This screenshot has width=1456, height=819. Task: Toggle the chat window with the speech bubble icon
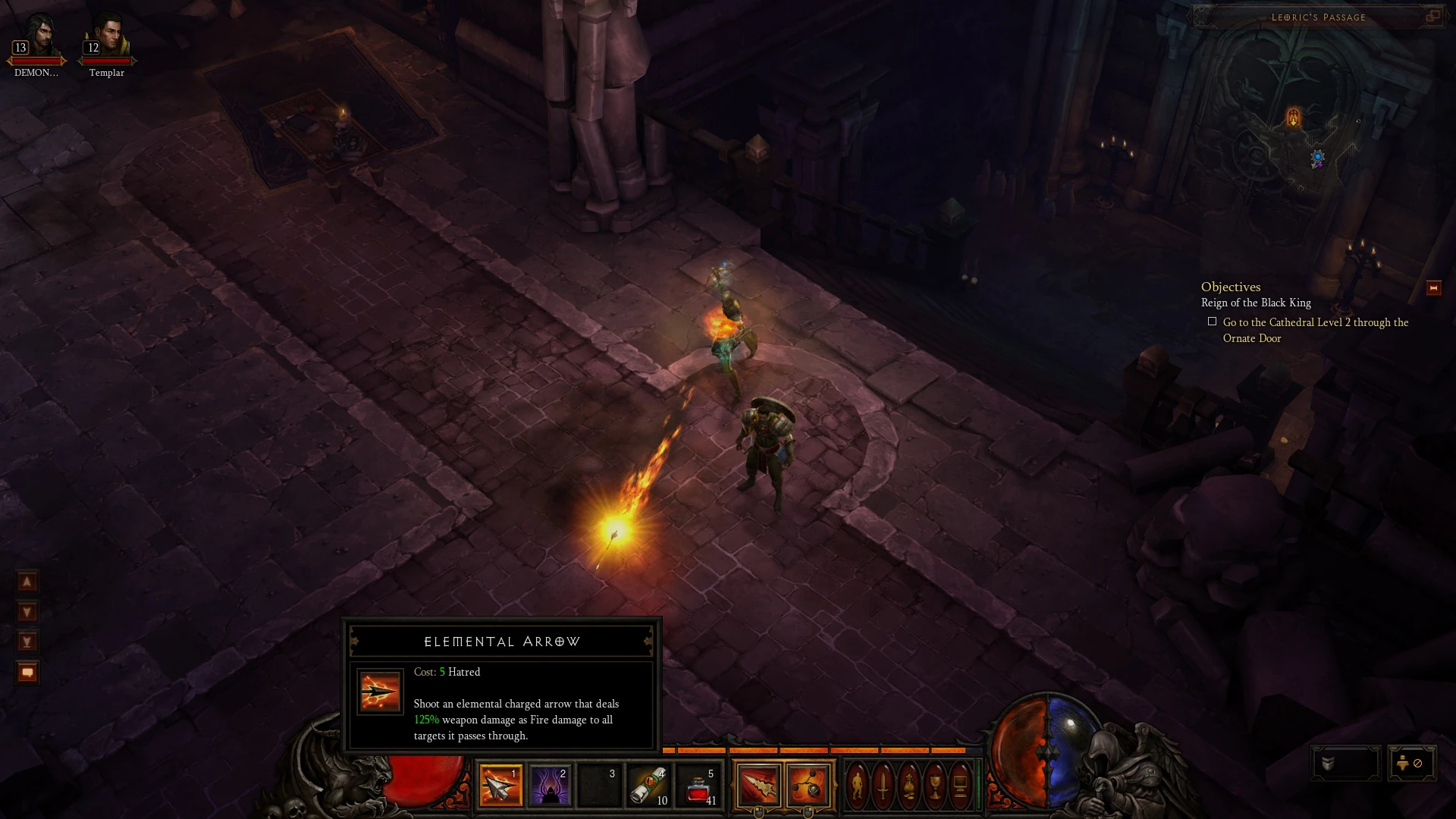pyautogui.click(x=27, y=671)
